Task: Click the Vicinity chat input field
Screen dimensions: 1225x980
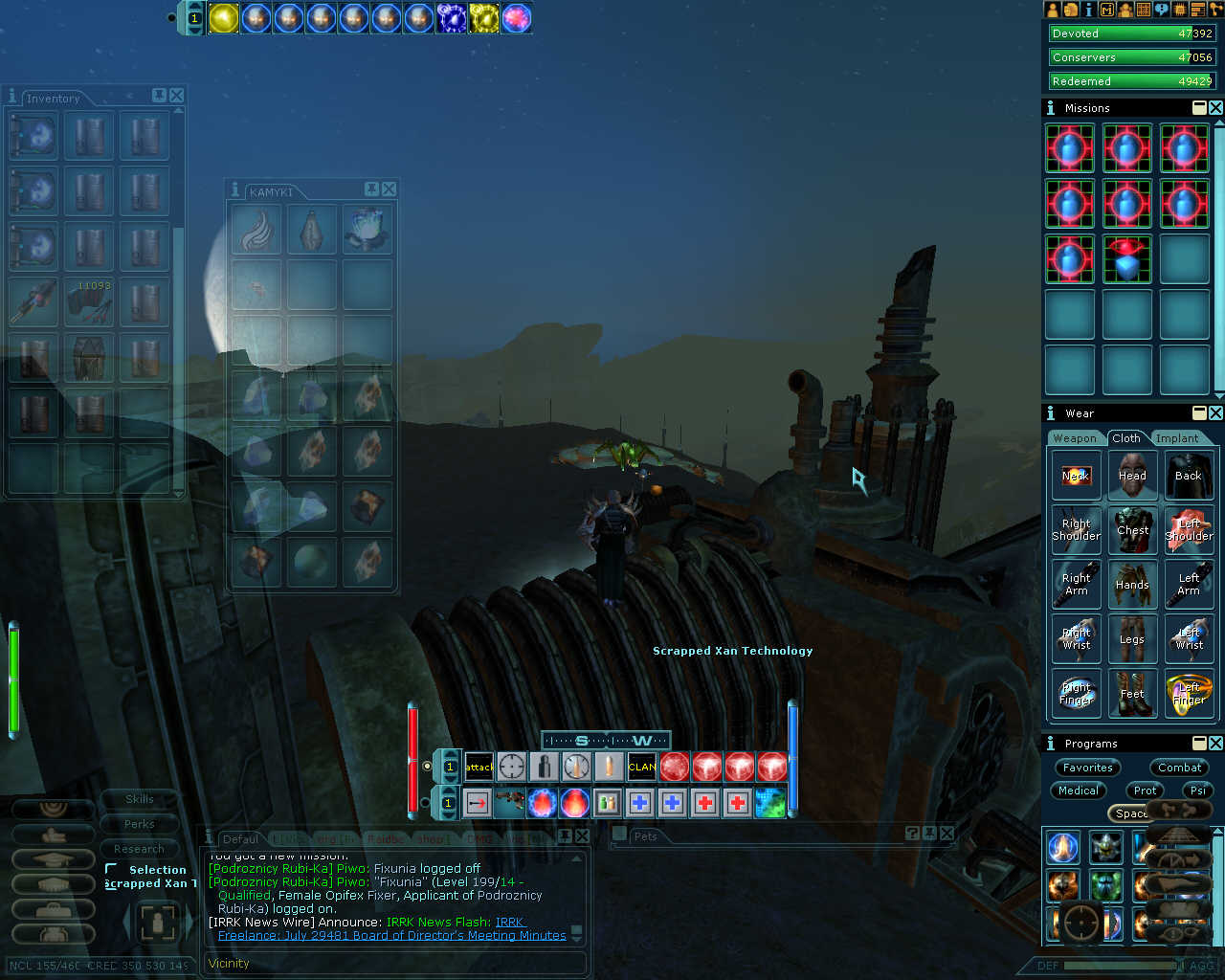Action: coord(394,964)
